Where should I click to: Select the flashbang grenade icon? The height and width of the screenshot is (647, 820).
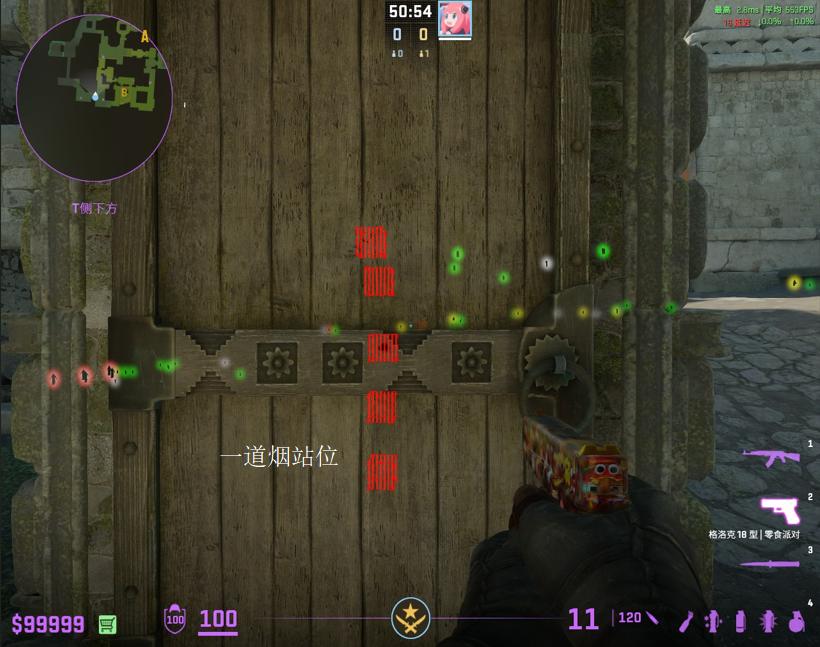(x=769, y=620)
